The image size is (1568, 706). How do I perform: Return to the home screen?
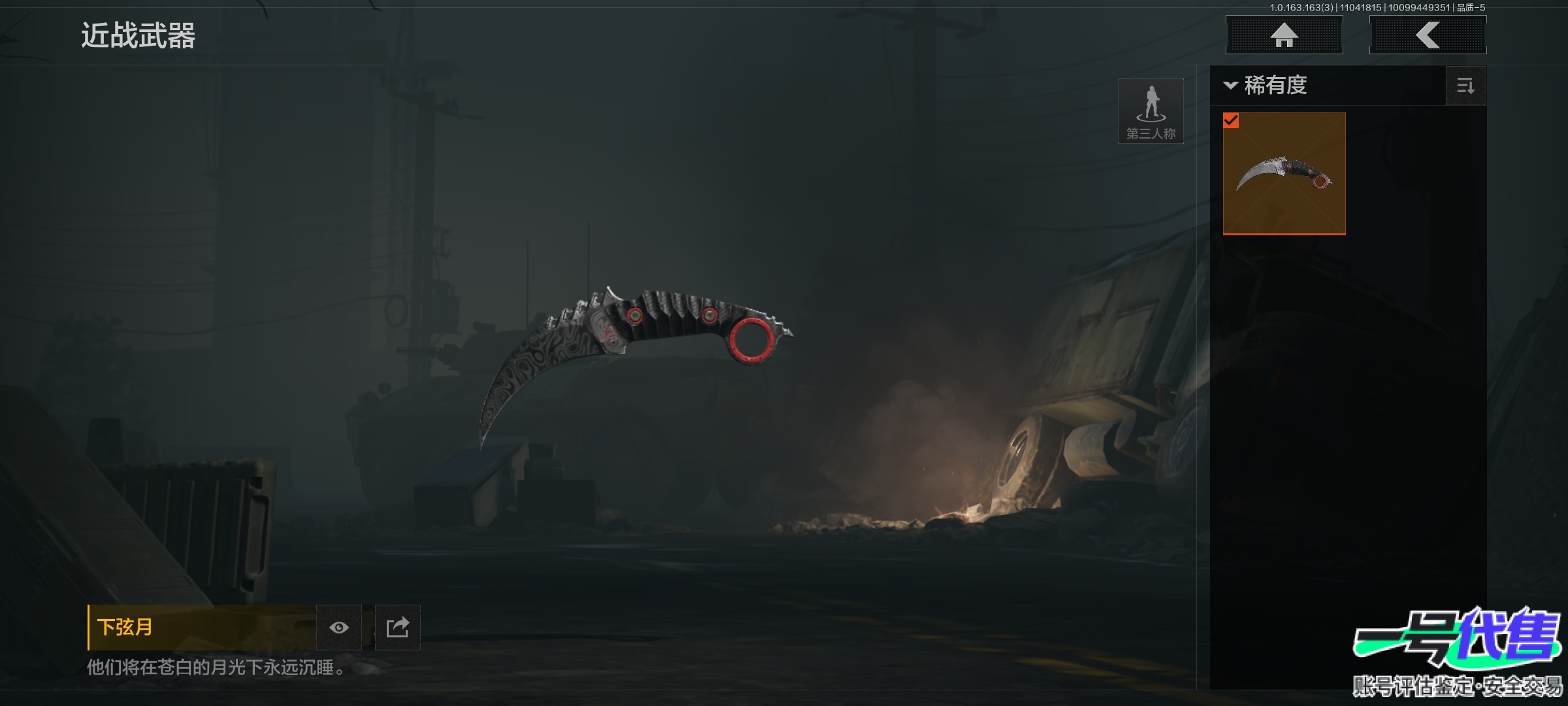(x=1284, y=35)
